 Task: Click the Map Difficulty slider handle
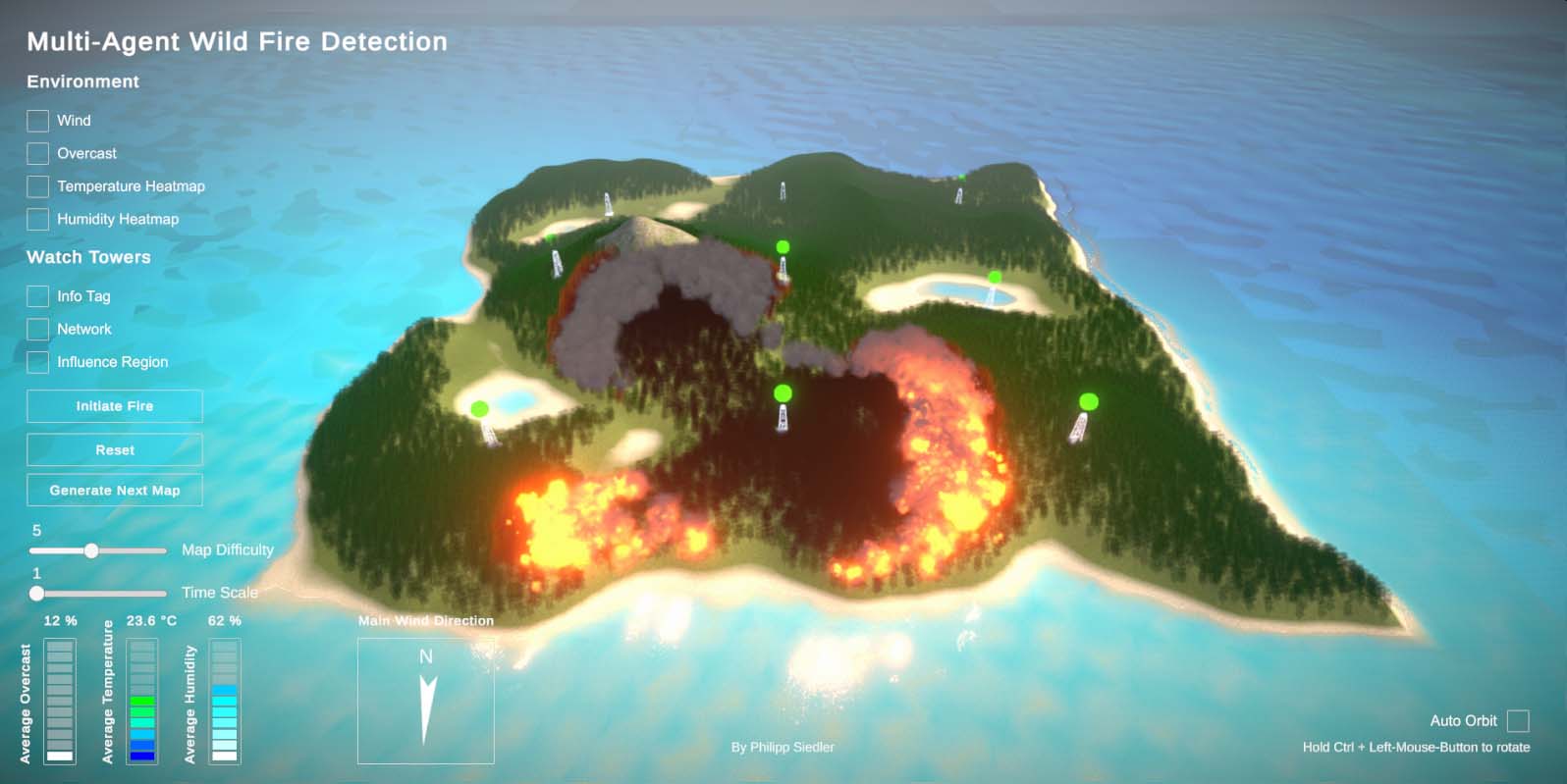(x=91, y=550)
